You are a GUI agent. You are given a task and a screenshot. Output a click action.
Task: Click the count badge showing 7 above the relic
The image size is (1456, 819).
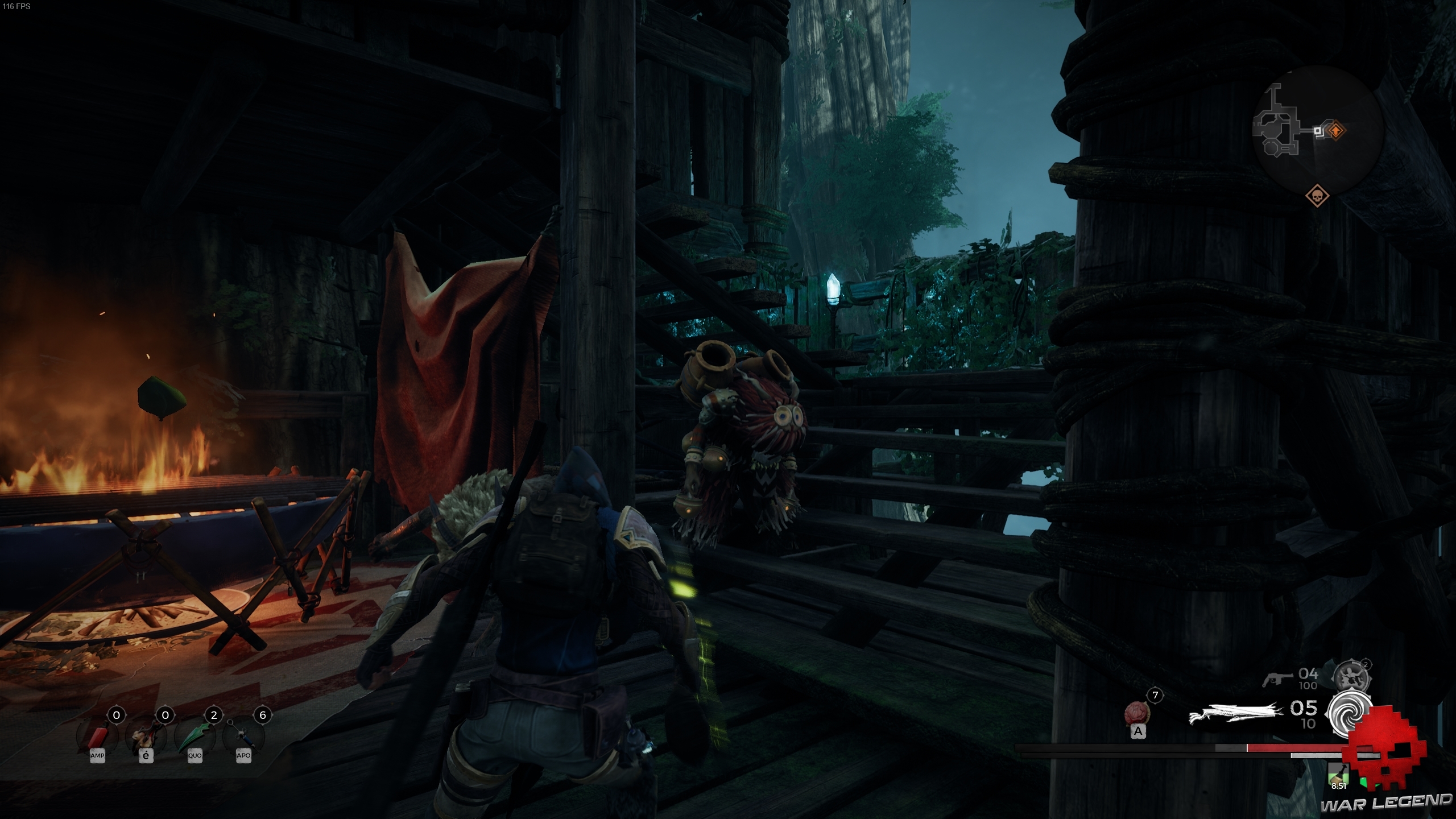pos(1155,694)
